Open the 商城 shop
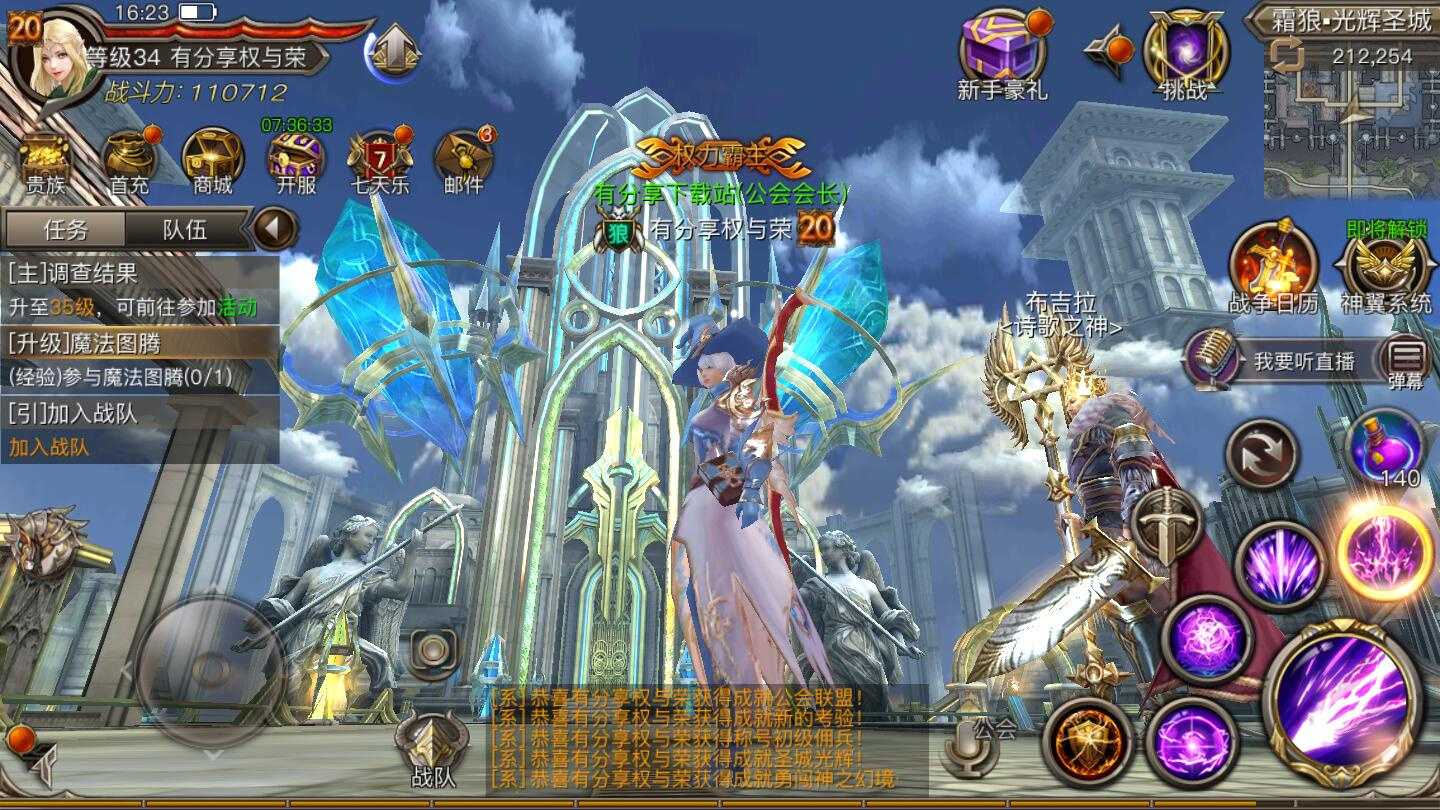Image resolution: width=1440 pixels, height=810 pixels. pos(213,160)
